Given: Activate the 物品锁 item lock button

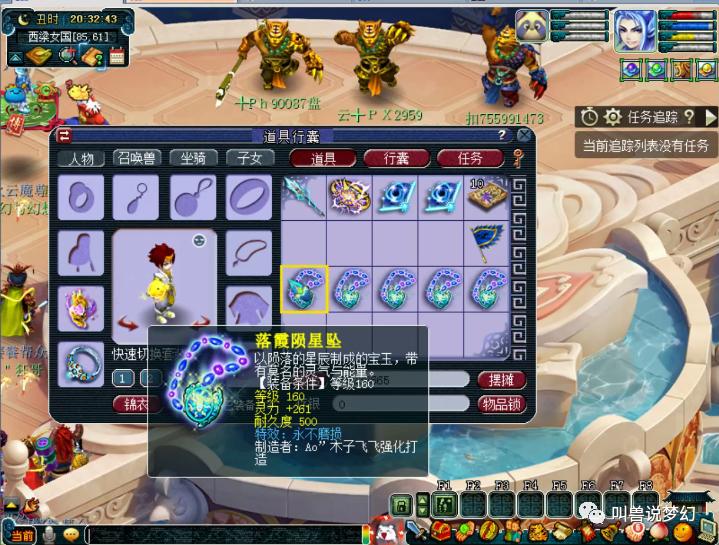Looking at the screenshot, I should pyautogui.click(x=501, y=404).
